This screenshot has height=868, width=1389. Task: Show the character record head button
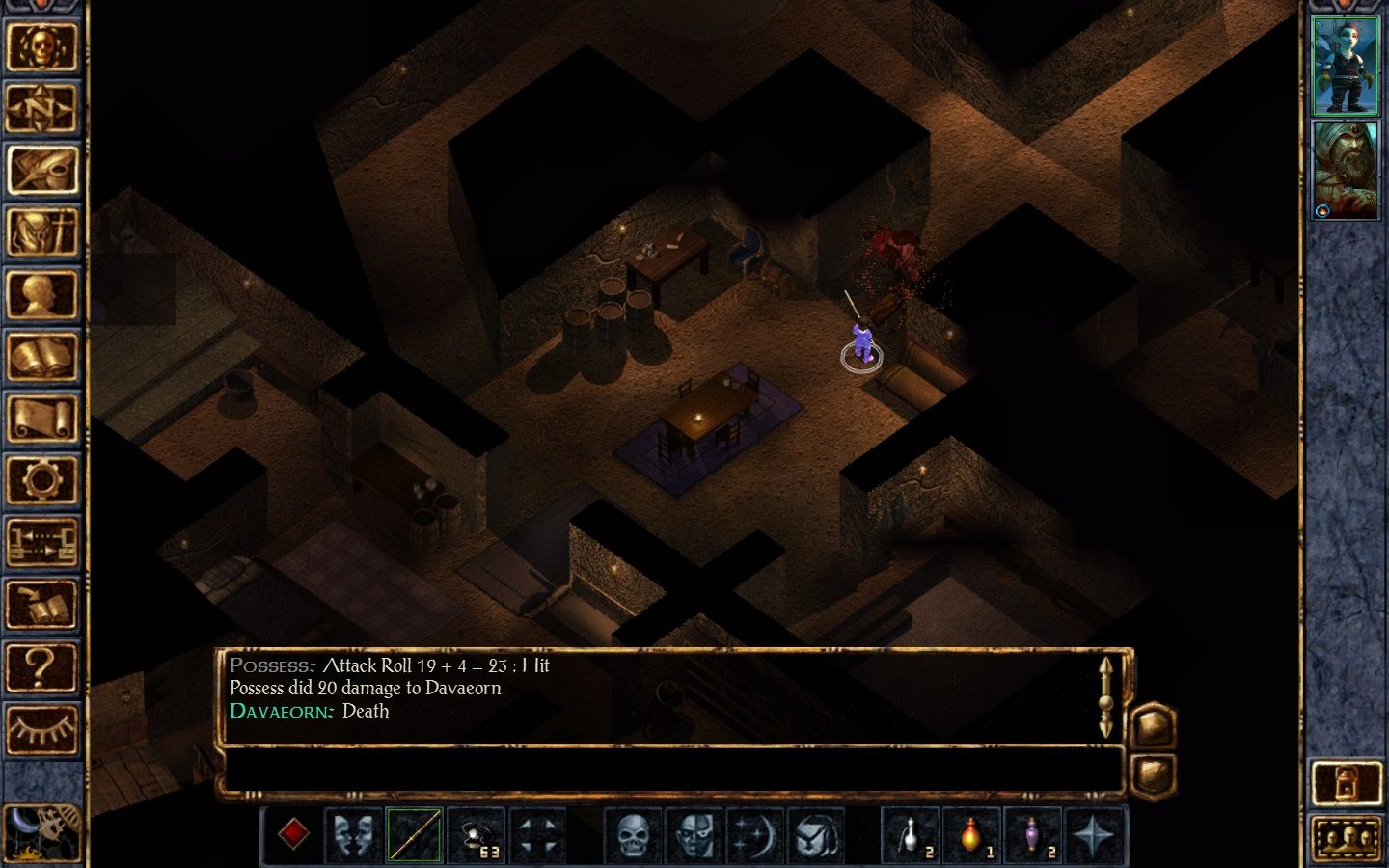(41, 294)
